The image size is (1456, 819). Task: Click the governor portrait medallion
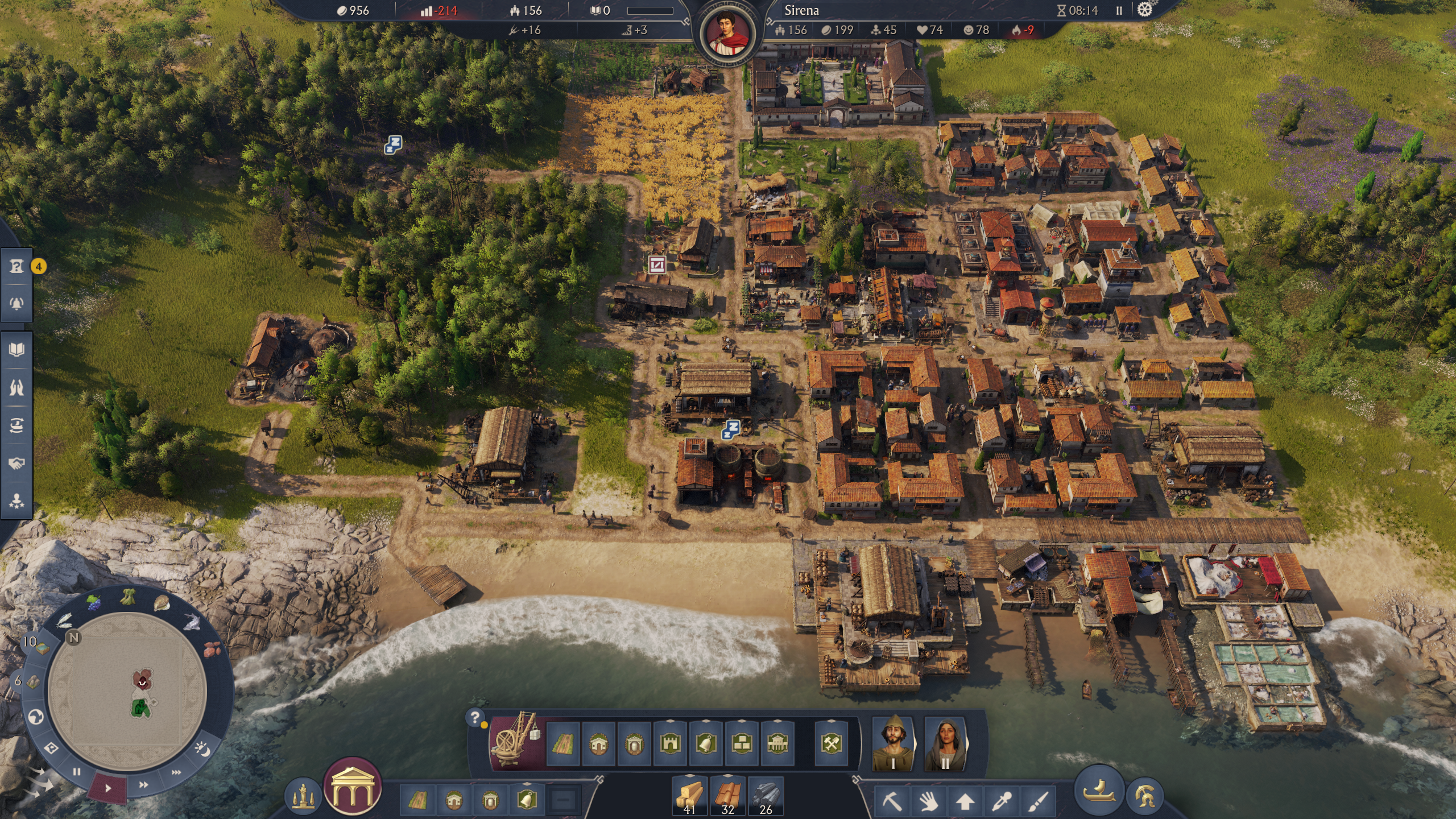[728, 31]
